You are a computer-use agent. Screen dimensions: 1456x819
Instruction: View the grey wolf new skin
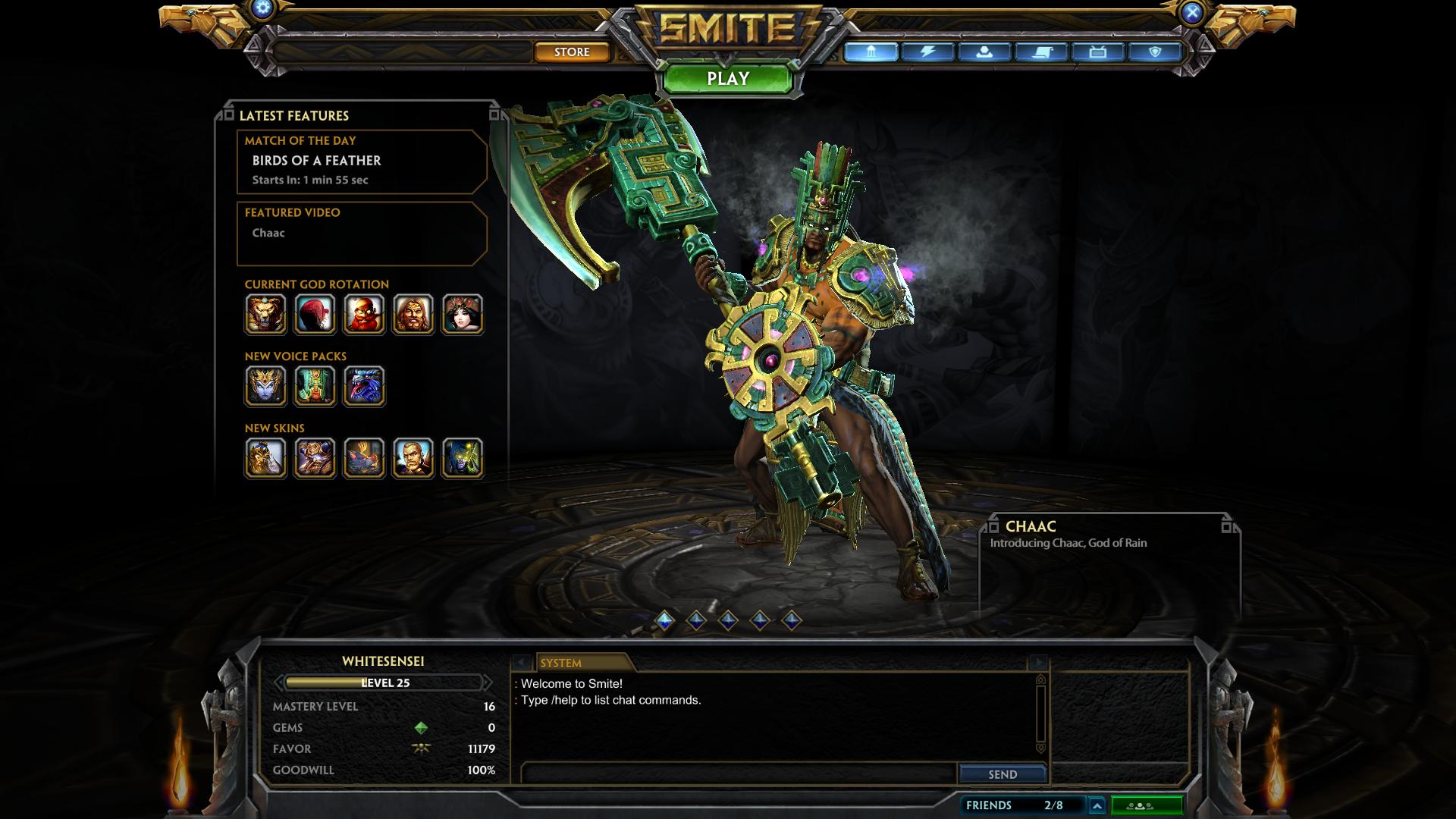364,458
